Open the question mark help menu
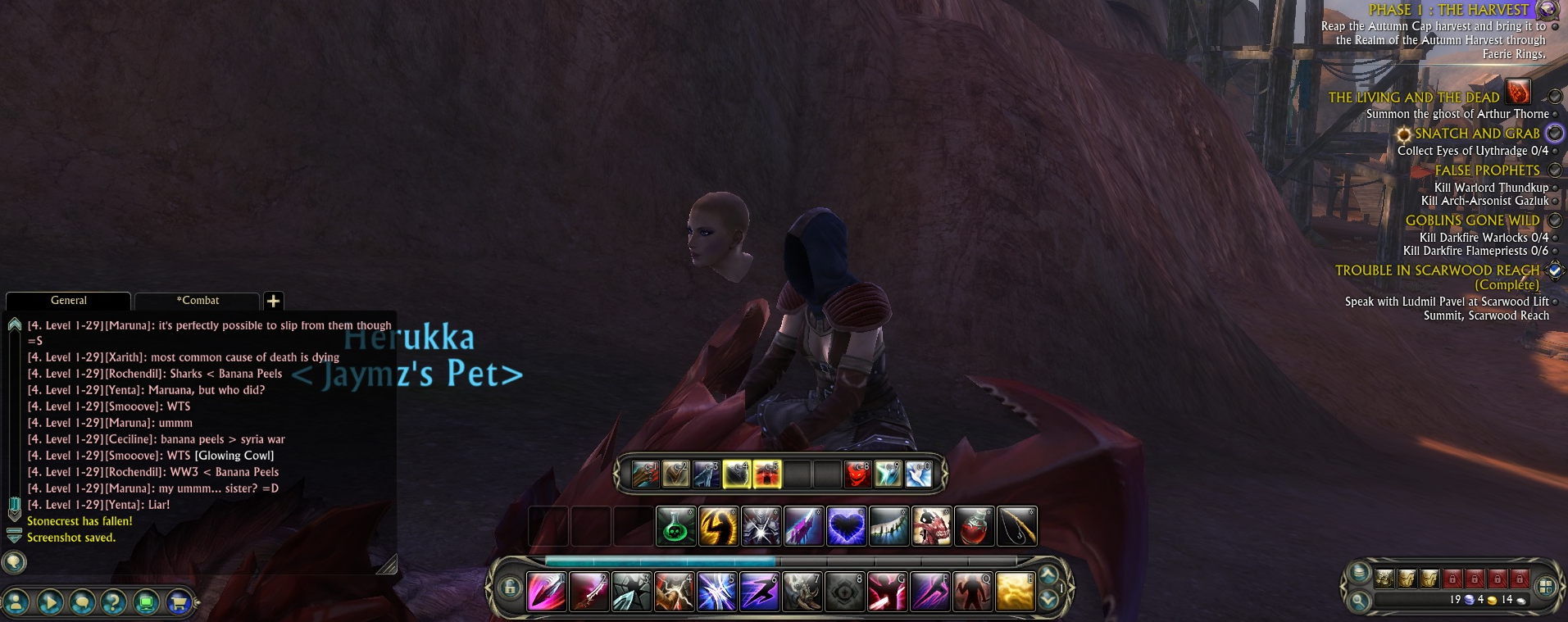This screenshot has width=1568, height=622. (113, 603)
